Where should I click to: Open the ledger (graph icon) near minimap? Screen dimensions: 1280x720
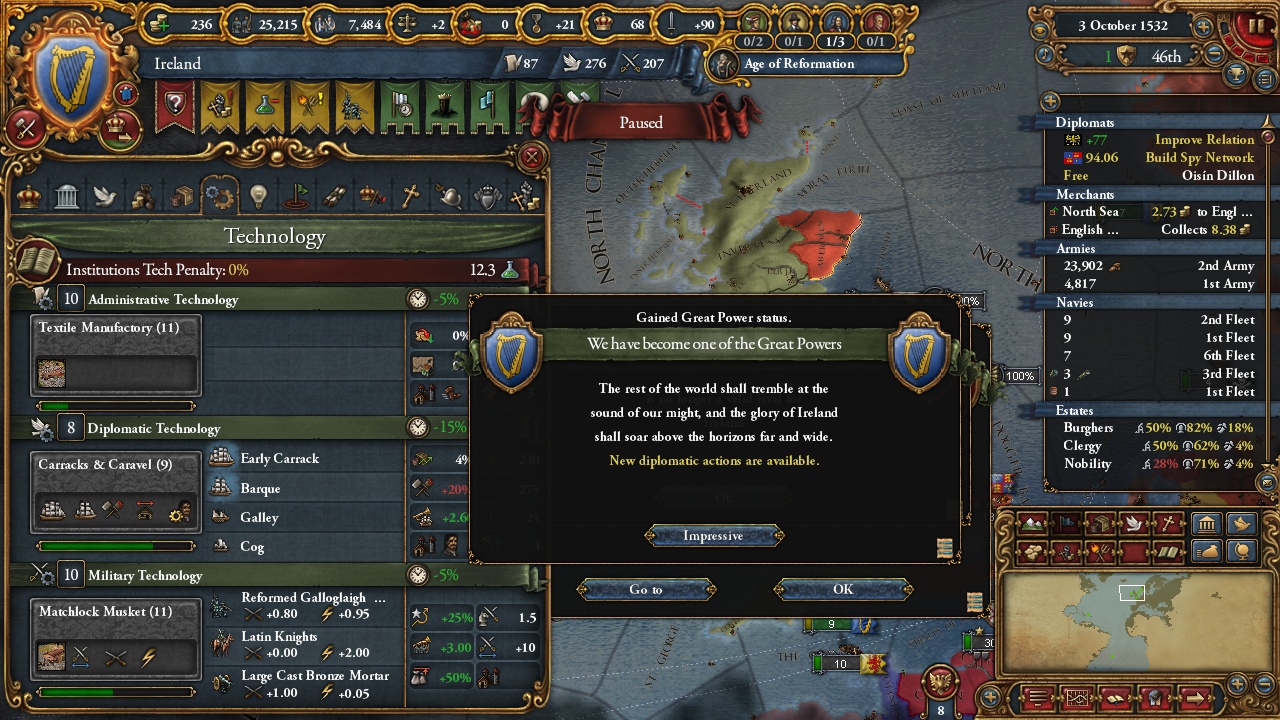[x=1078, y=696]
